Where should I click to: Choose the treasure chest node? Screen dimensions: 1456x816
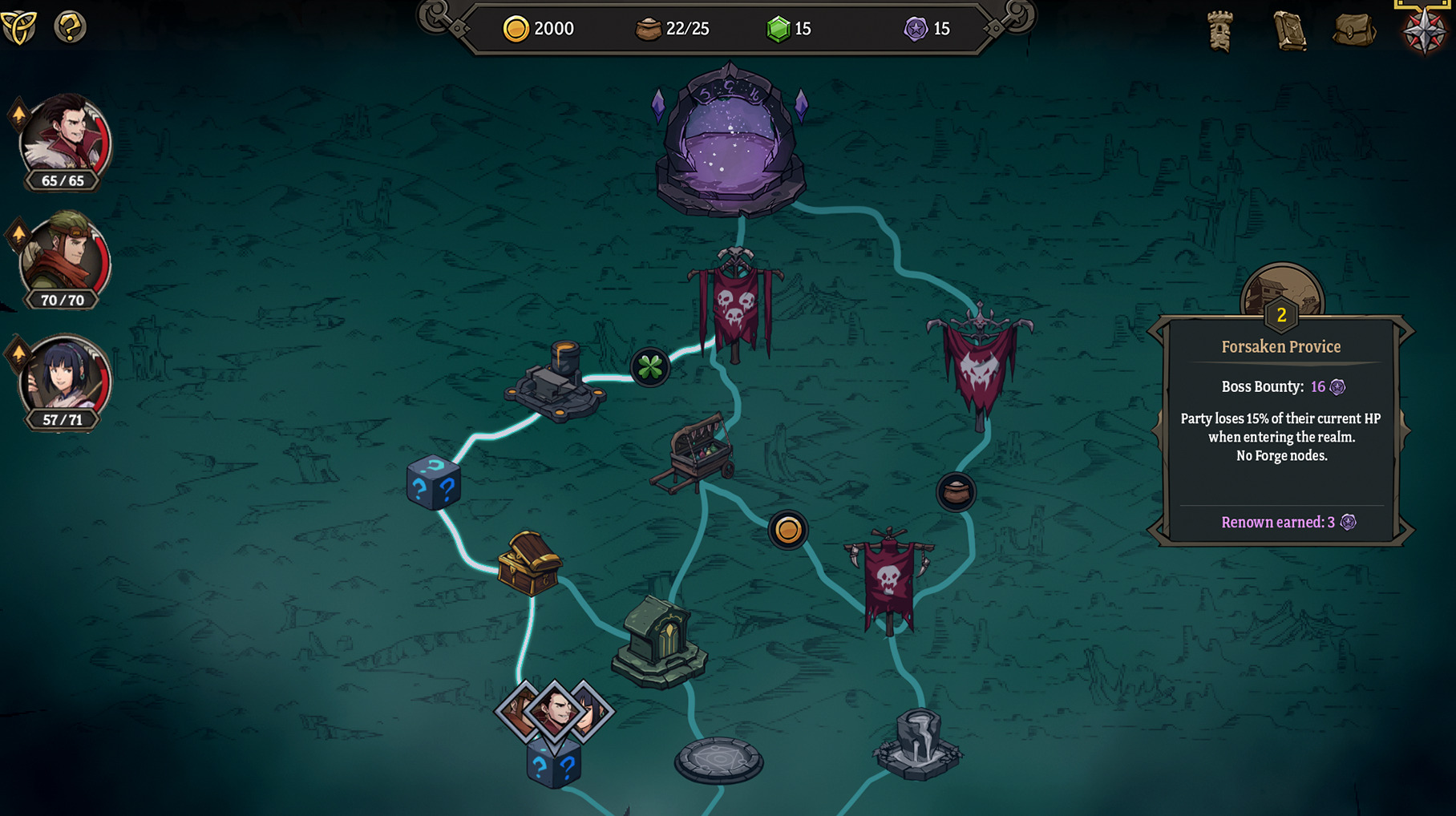tap(528, 563)
